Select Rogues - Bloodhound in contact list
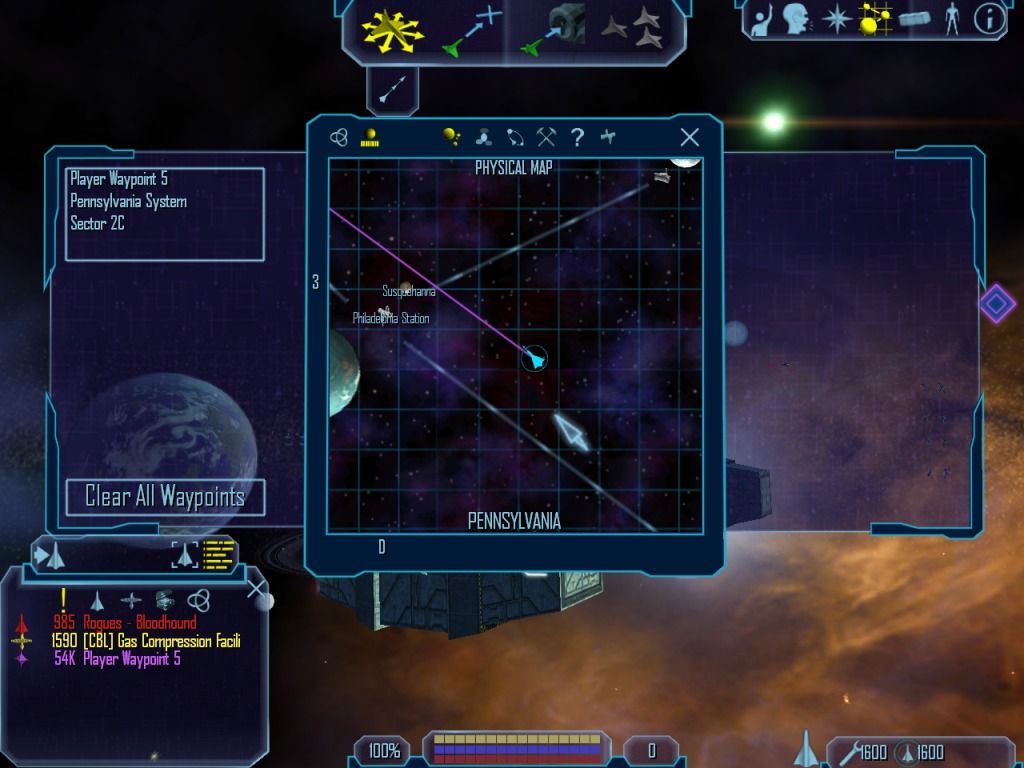Image resolution: width=1024 pixels, height=768 pixels. tap(125, 623)
